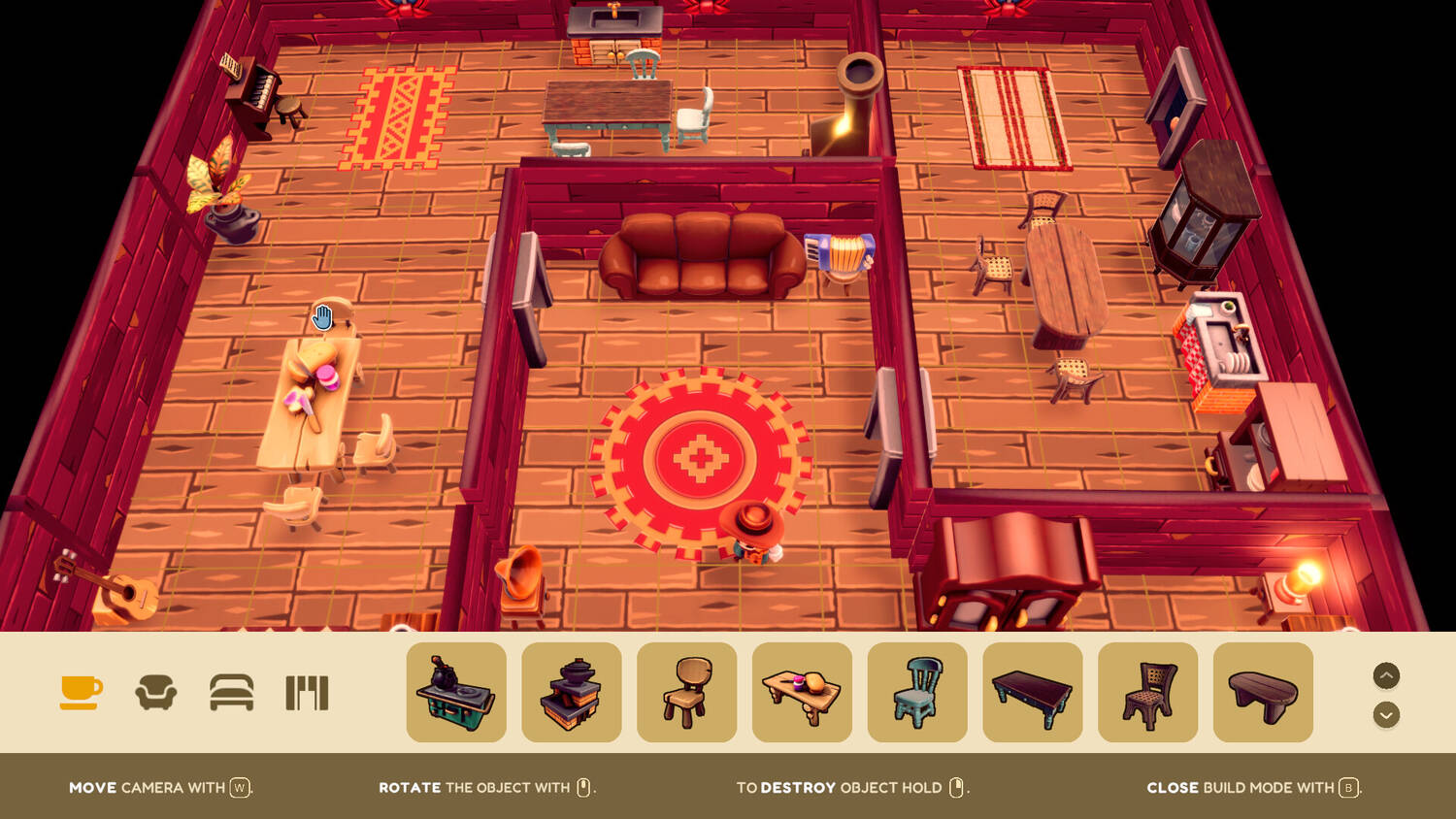The image size is (1456, 819).
Task: Select the light wooden chair item
Action: click(x=687, y=693)
